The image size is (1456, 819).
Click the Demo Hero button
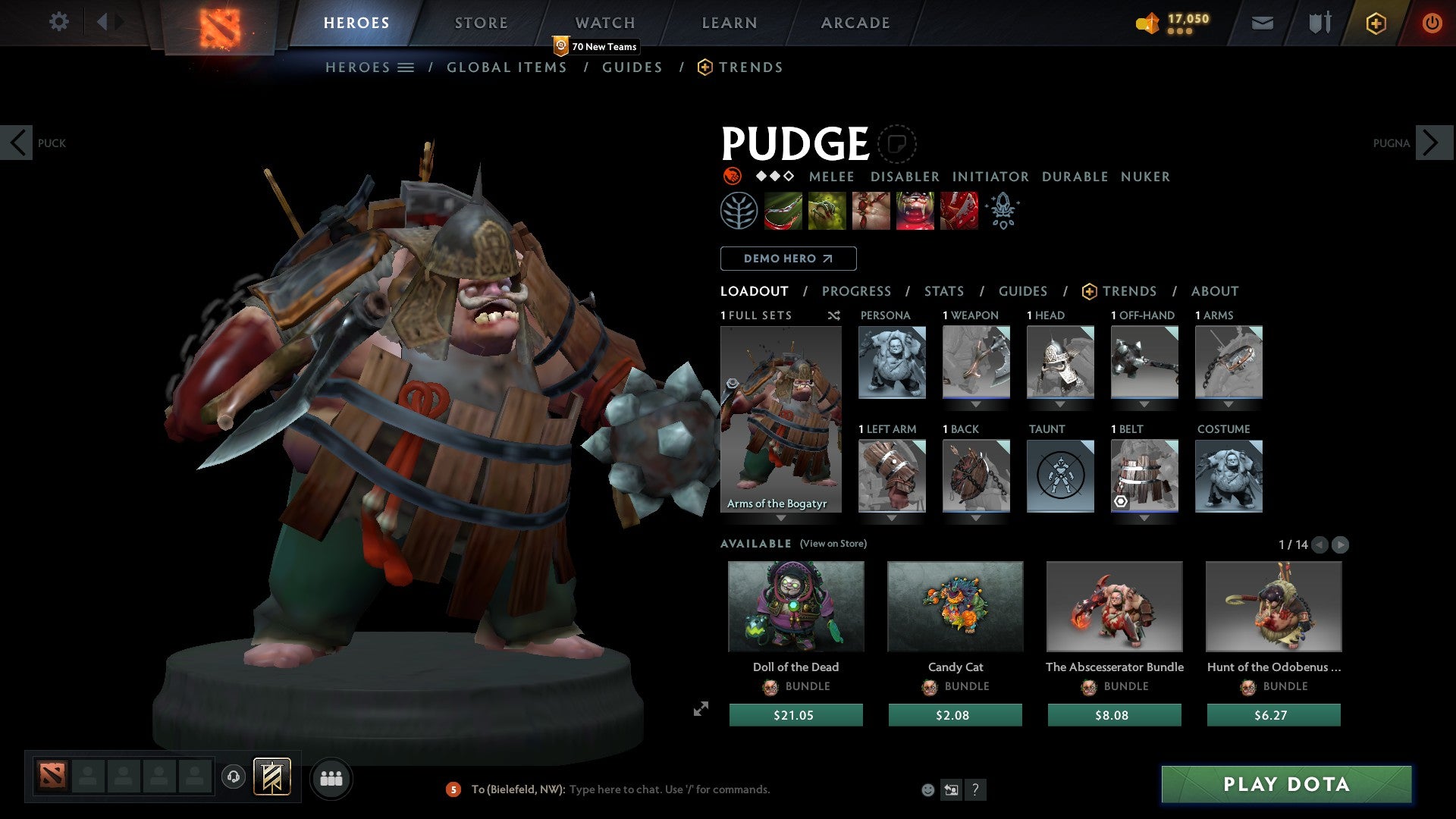pyautogui.click(x=788, y=258)
